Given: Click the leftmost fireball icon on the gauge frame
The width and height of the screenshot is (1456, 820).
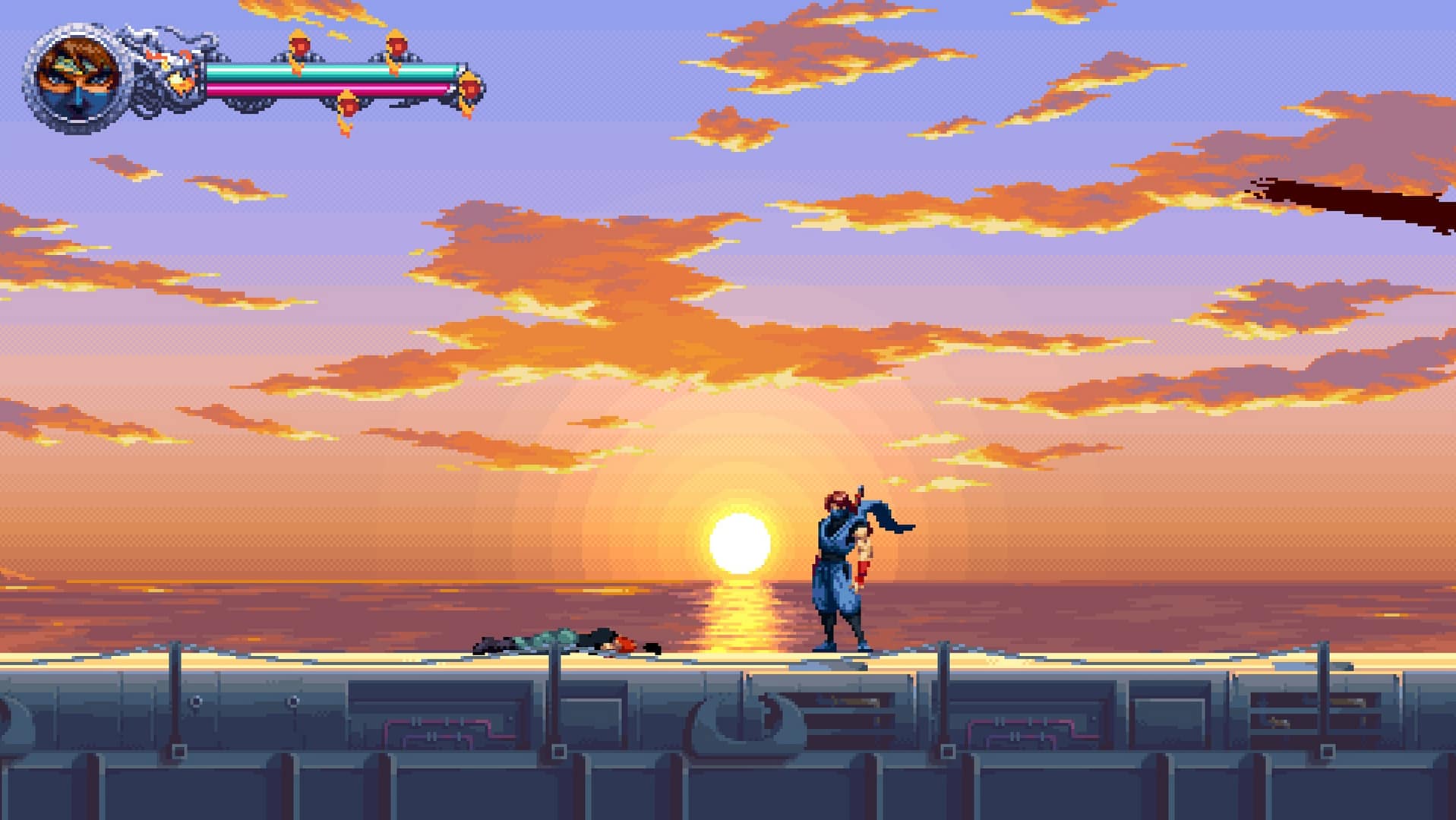Looking at the screenshot, I should 301,46.
